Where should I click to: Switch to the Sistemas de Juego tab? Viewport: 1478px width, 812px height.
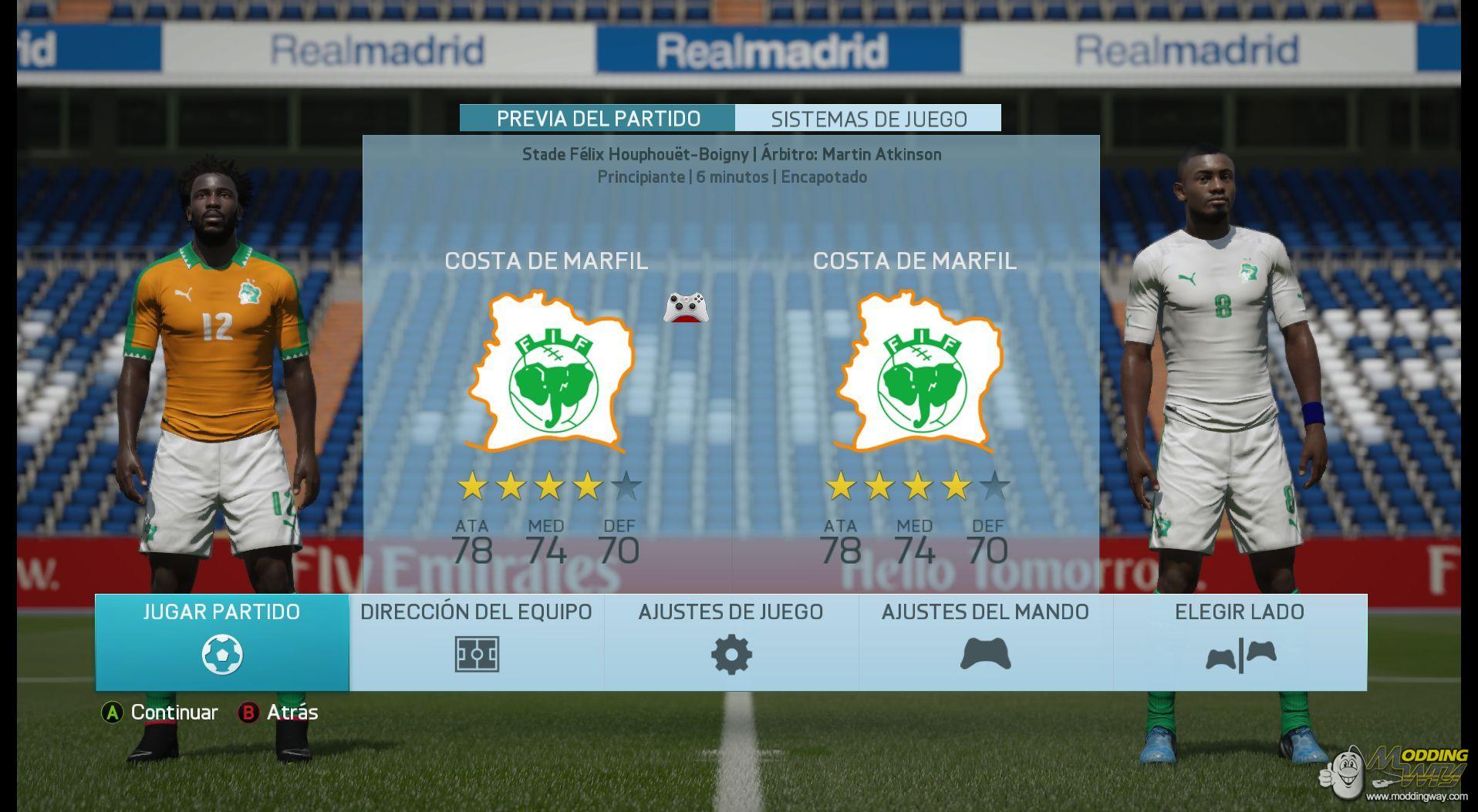click(x=869, y=119)
